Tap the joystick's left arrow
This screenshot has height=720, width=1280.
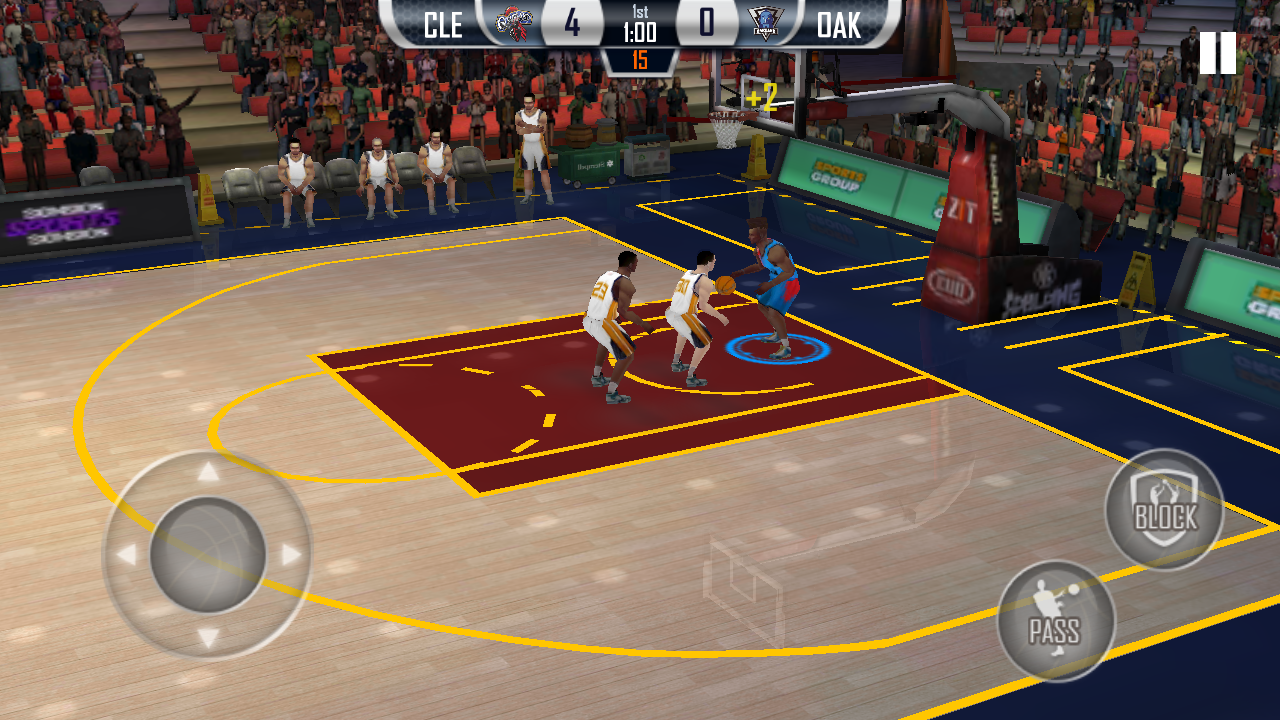125,555
